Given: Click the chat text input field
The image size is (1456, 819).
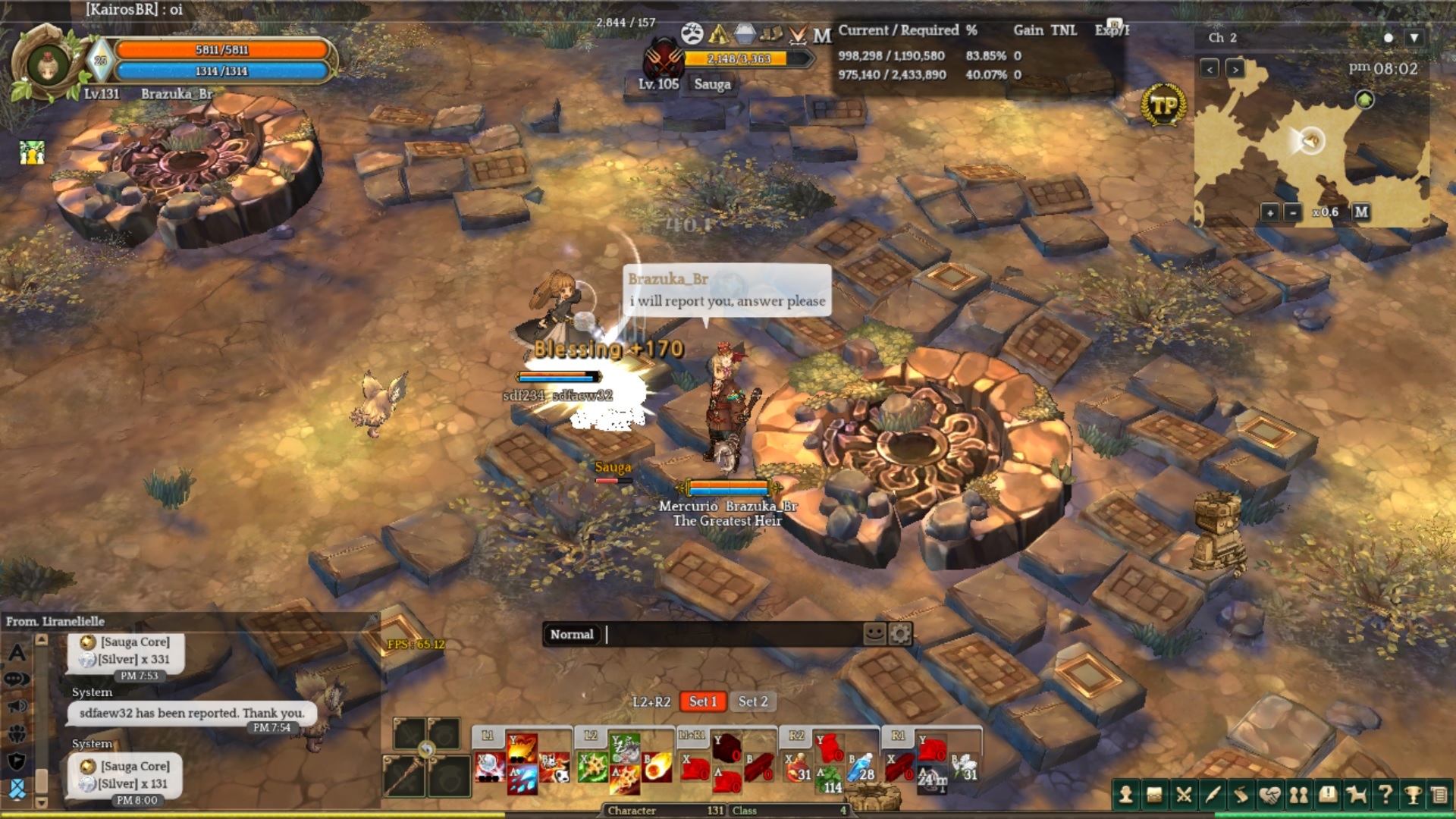Looking at the screenshot, I should pos(732,634).
